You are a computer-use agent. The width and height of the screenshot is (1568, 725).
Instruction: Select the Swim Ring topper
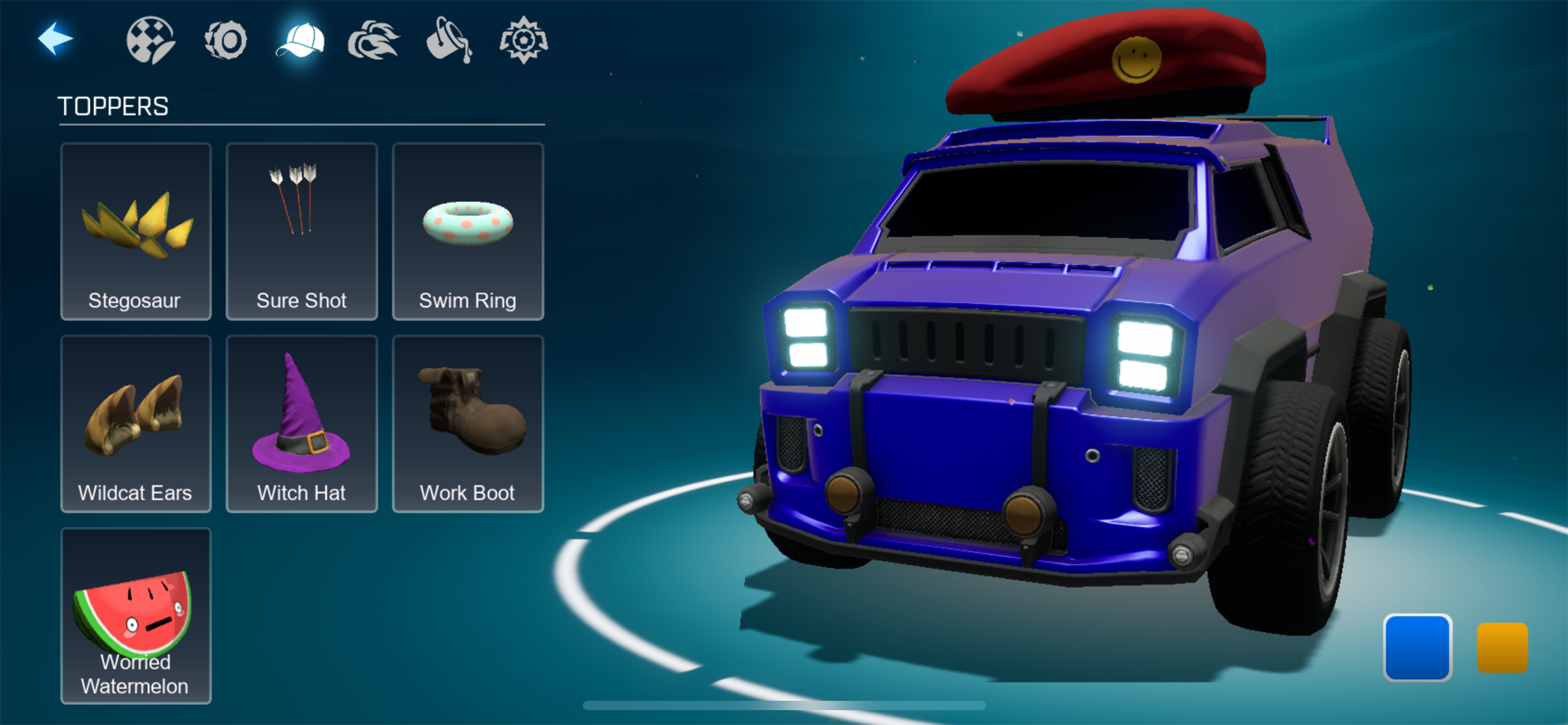[467, 233]
